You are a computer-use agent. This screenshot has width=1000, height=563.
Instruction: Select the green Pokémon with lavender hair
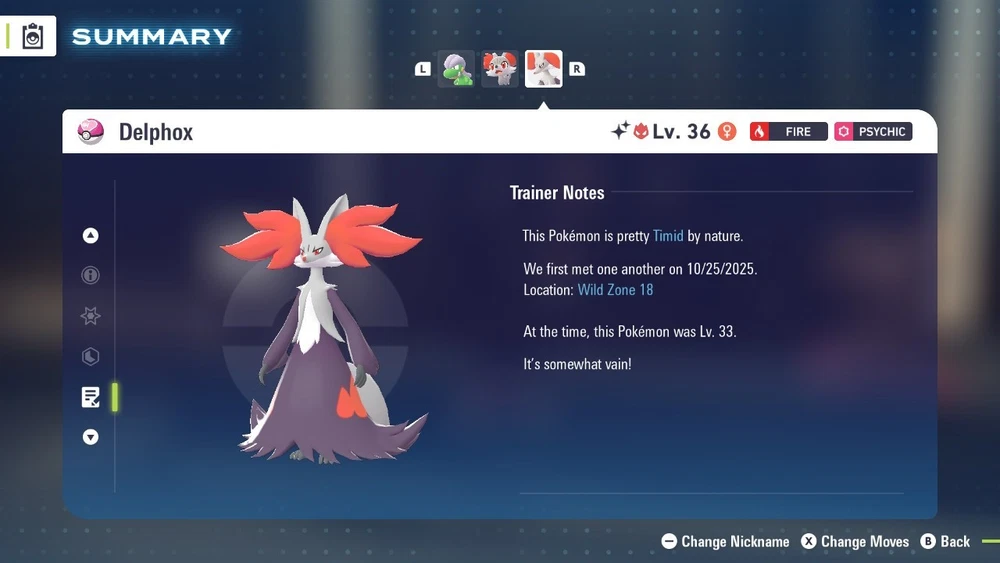pos(456,69)
